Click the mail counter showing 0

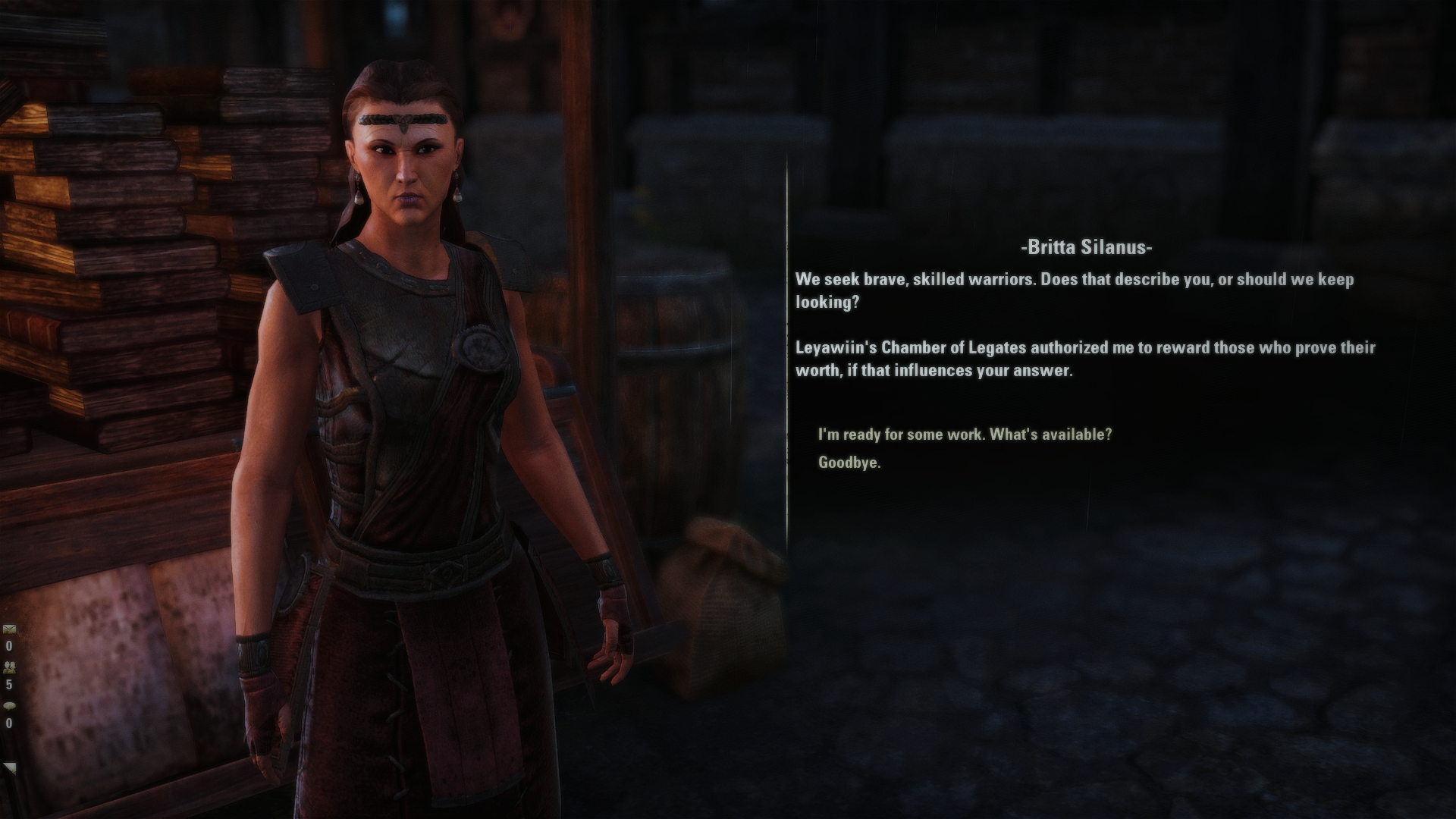pos(9,646)
